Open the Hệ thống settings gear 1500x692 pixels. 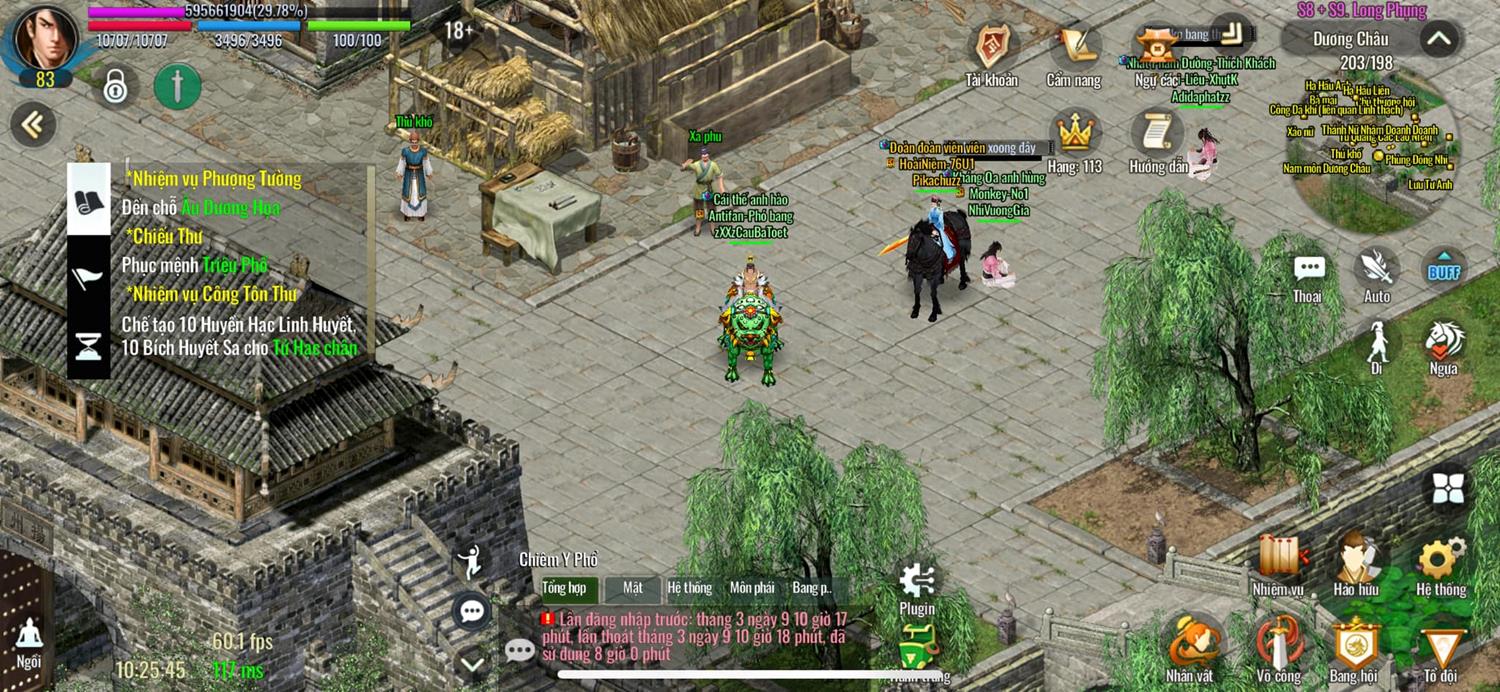coord(1440,560)
